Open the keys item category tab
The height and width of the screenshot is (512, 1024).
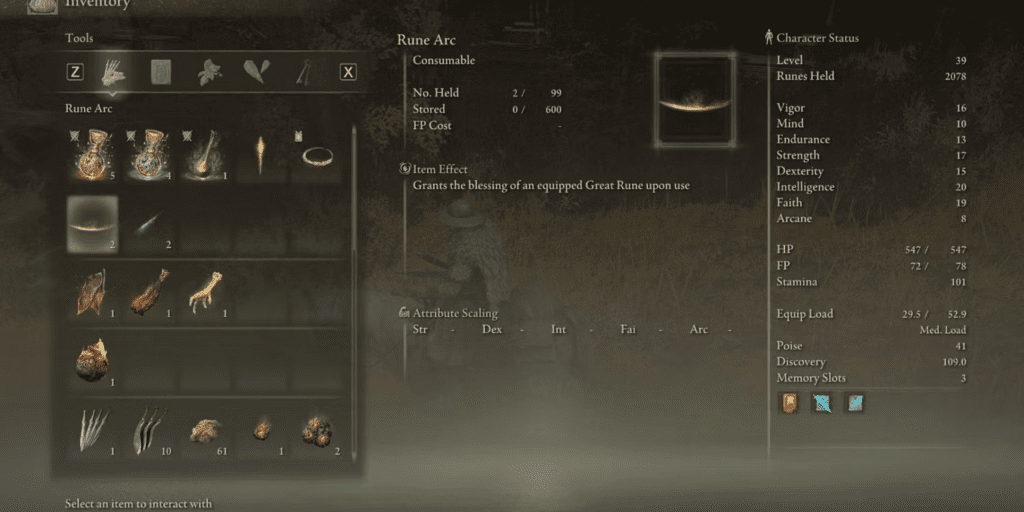[x=301, y=72]
